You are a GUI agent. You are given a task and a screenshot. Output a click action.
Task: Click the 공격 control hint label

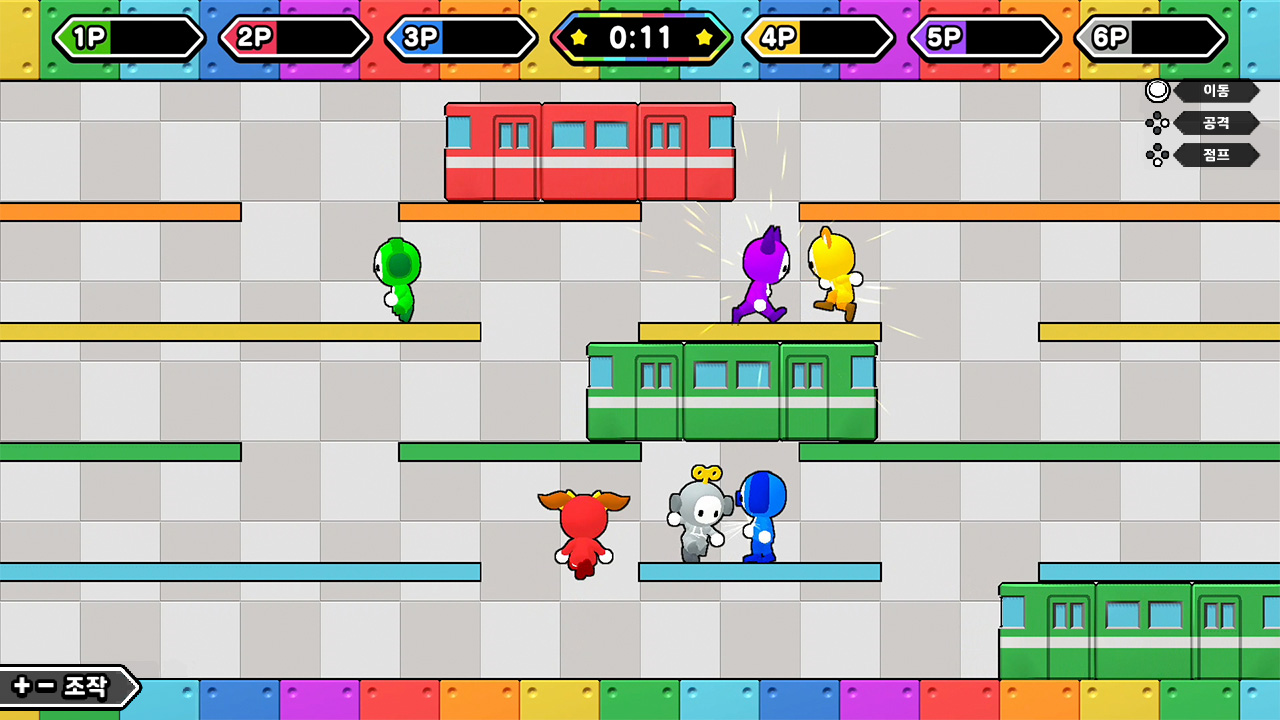(x=1218, y=123)
